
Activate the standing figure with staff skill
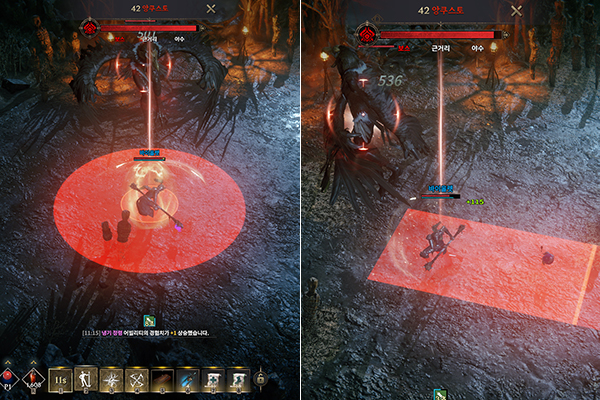click(x=87, y=379)
